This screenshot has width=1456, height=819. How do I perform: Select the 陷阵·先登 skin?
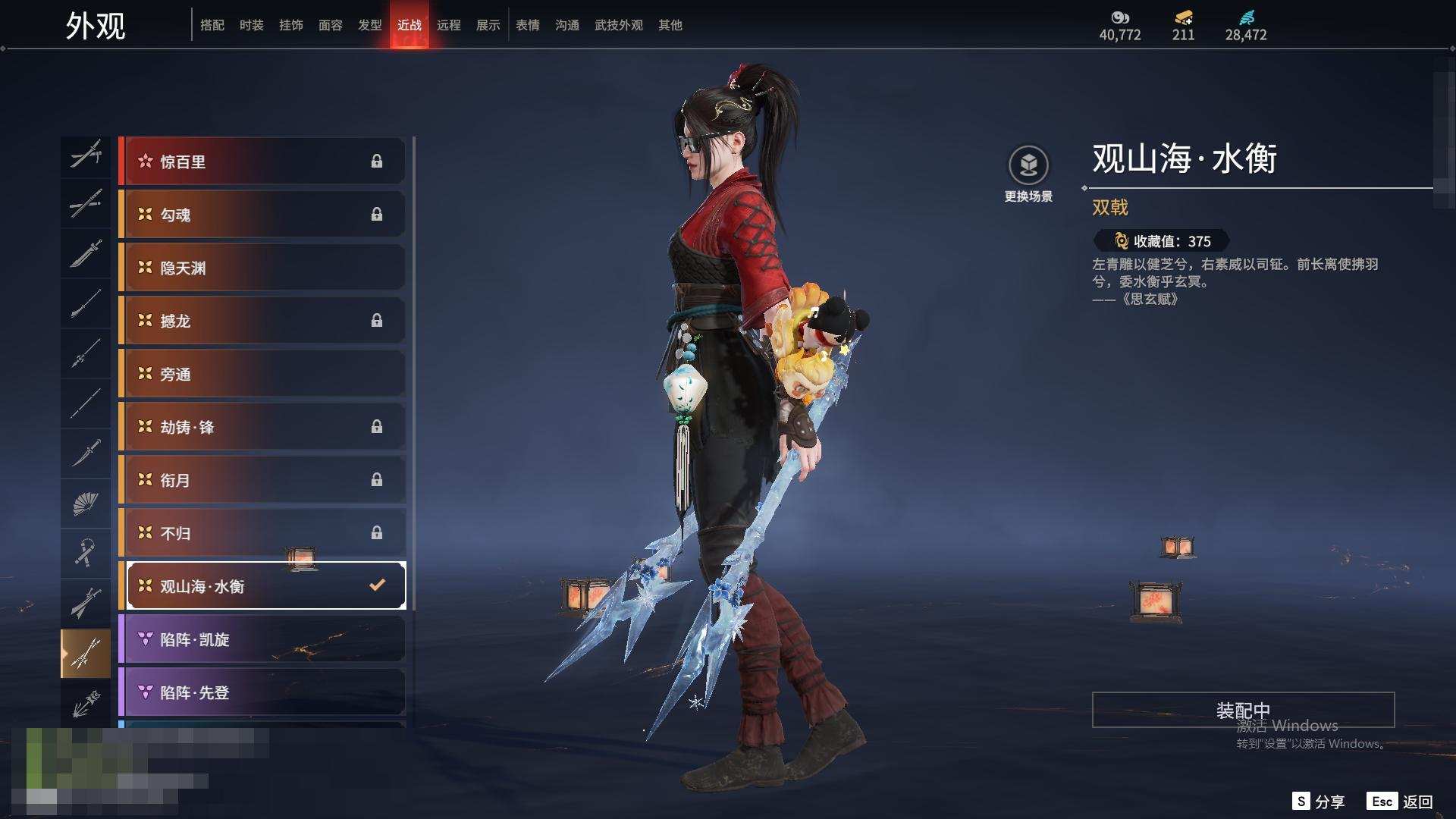pyautogui.click(x=262, y=692)
